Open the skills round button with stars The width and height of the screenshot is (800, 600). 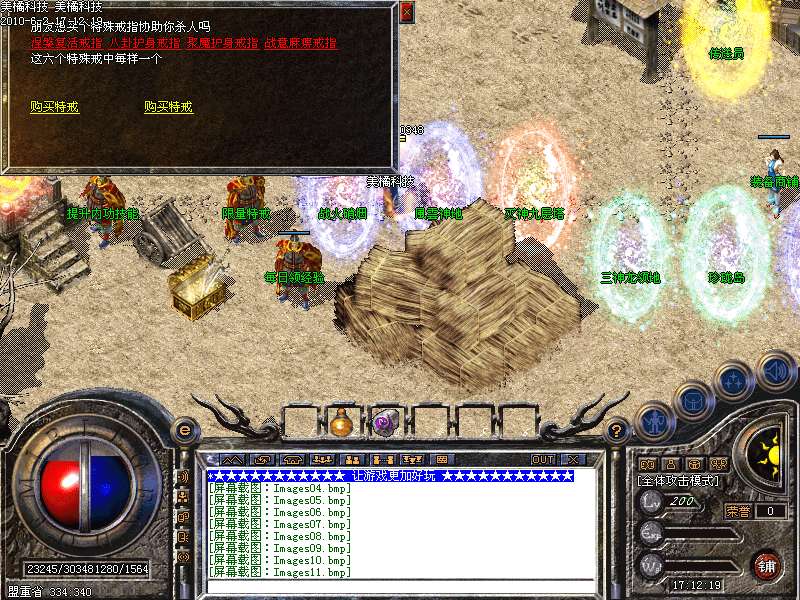[736, 381]
